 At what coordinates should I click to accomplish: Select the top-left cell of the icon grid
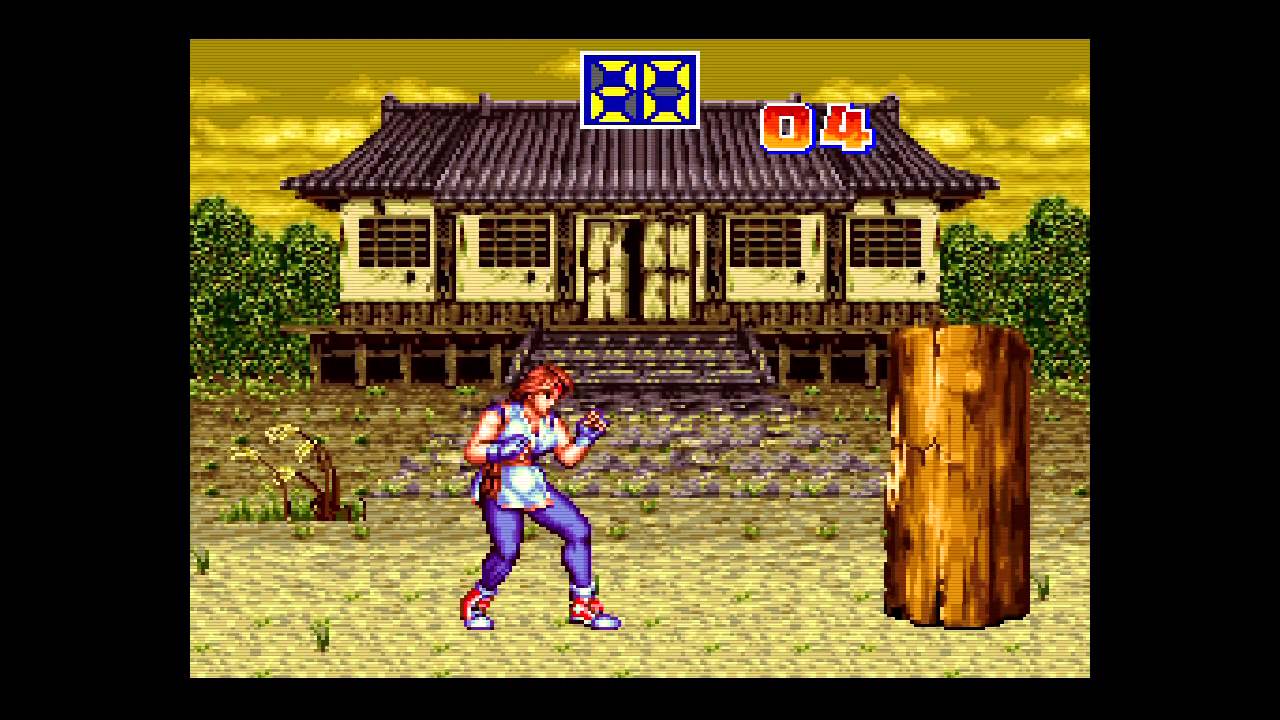(612, 73)
